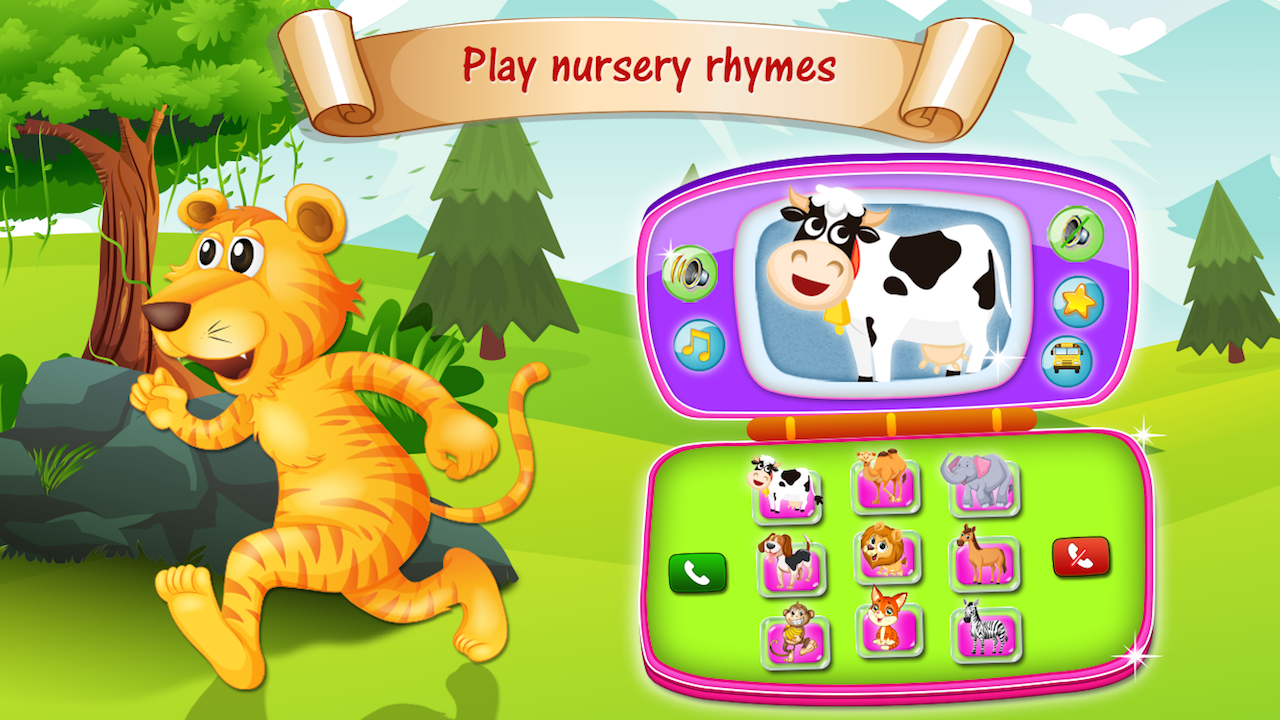Select the elephant animal button

[982, 485]
